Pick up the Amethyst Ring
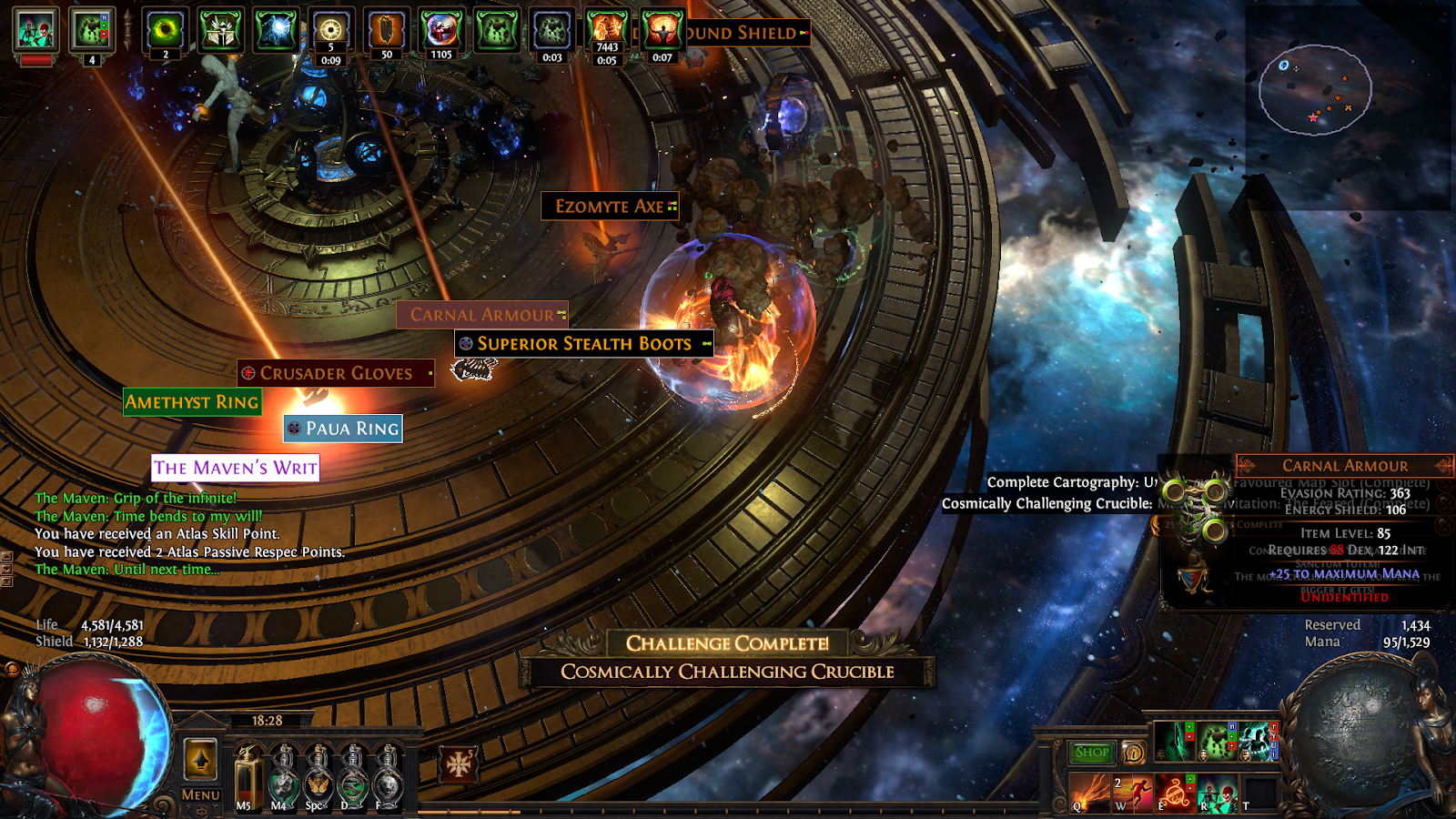The image size is (1456, 819). [x=192, y=402]
